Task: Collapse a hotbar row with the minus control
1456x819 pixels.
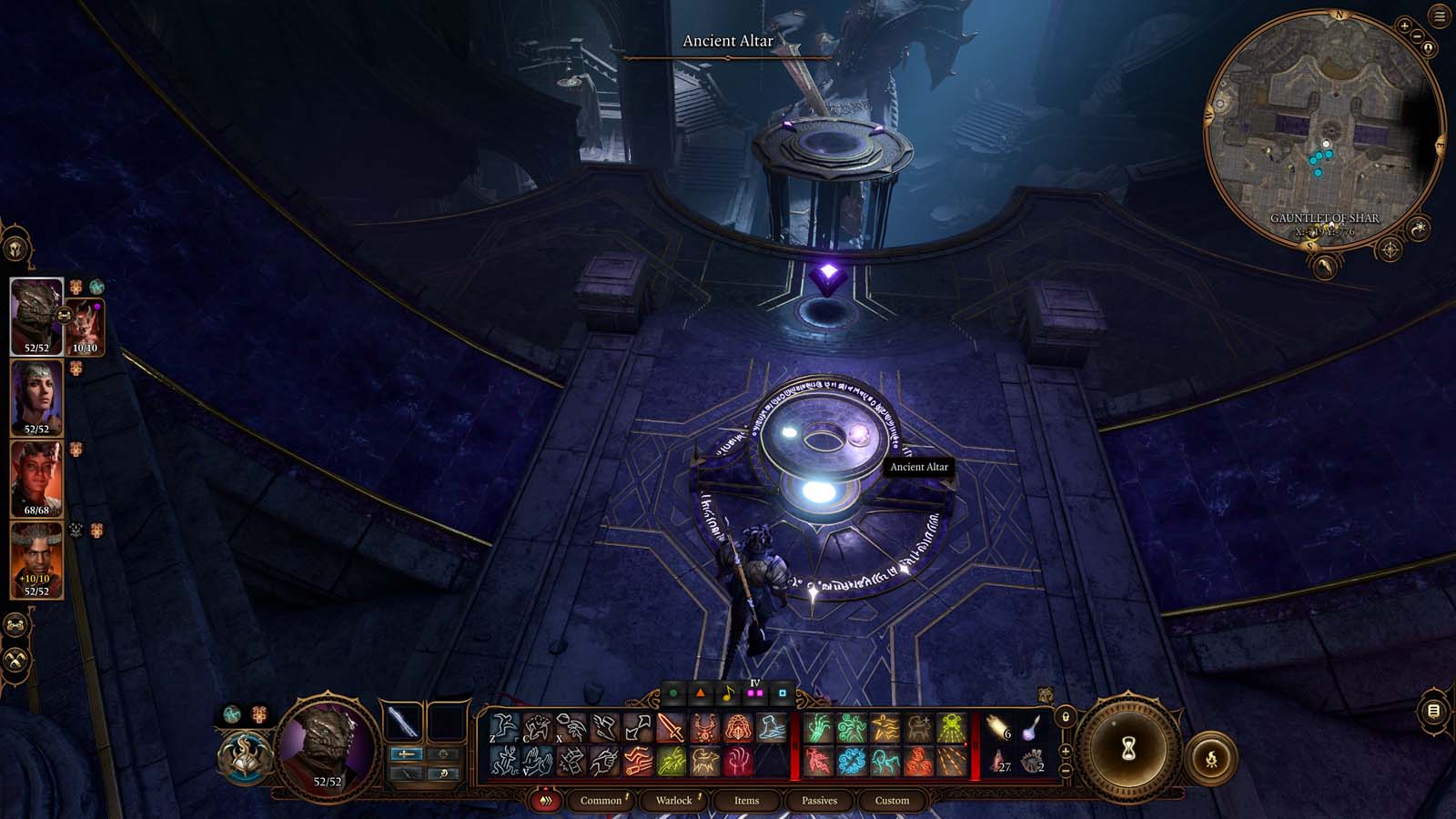Action: (1066, 770)
